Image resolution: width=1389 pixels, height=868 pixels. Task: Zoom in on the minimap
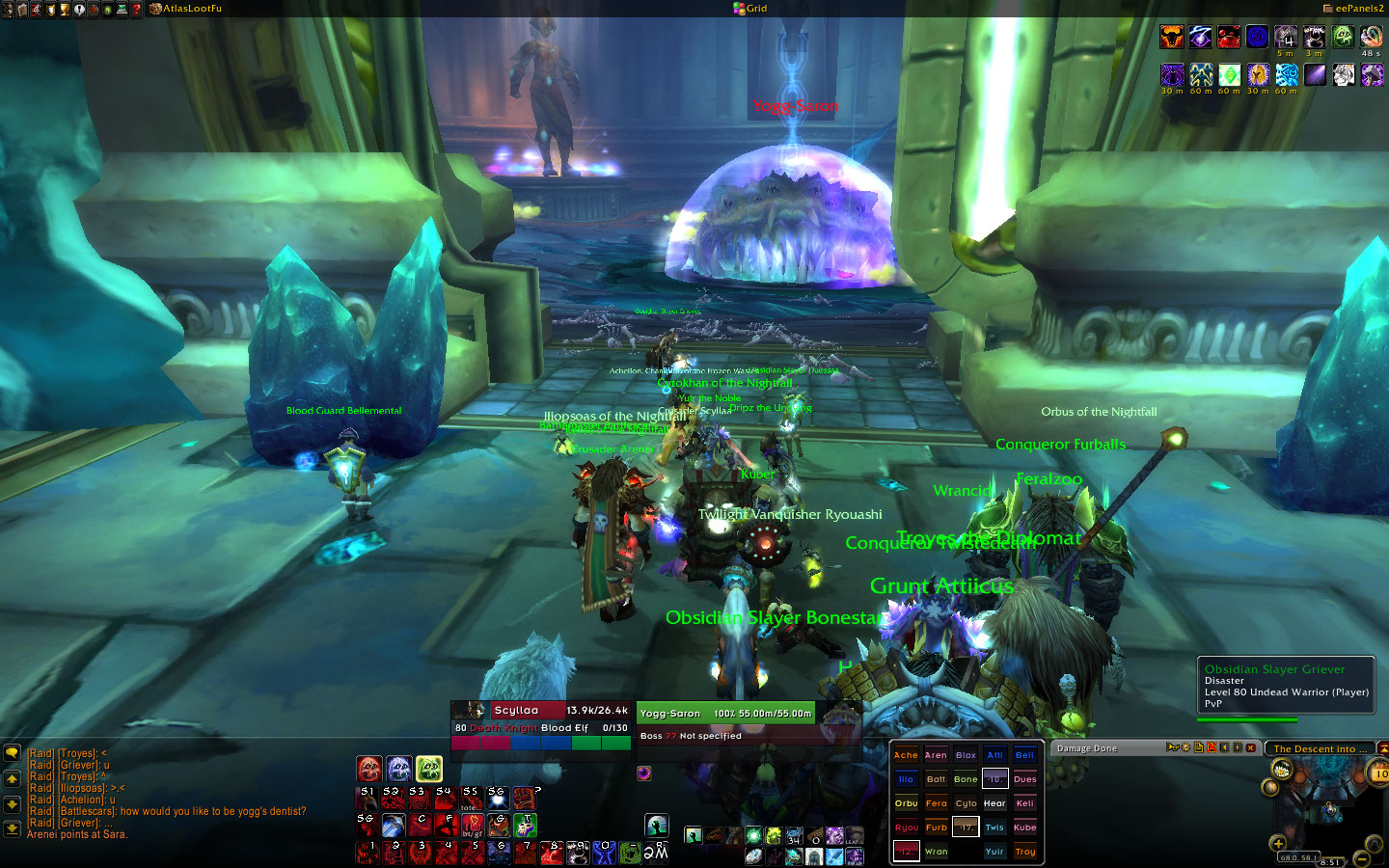coord(1278,844)
